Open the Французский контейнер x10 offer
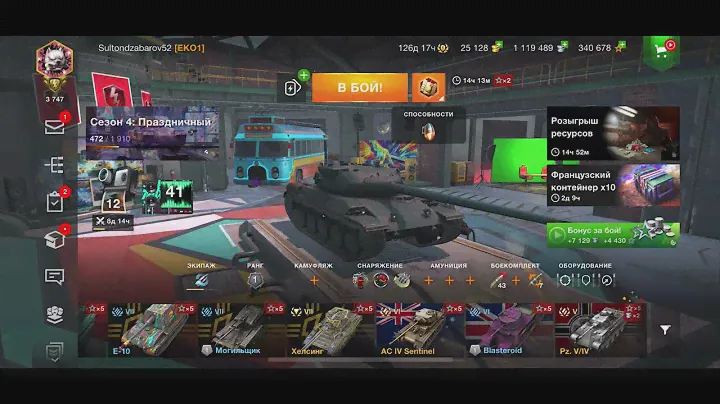Image resolution: width=720 pixels, height=404 pixels. 613,186
